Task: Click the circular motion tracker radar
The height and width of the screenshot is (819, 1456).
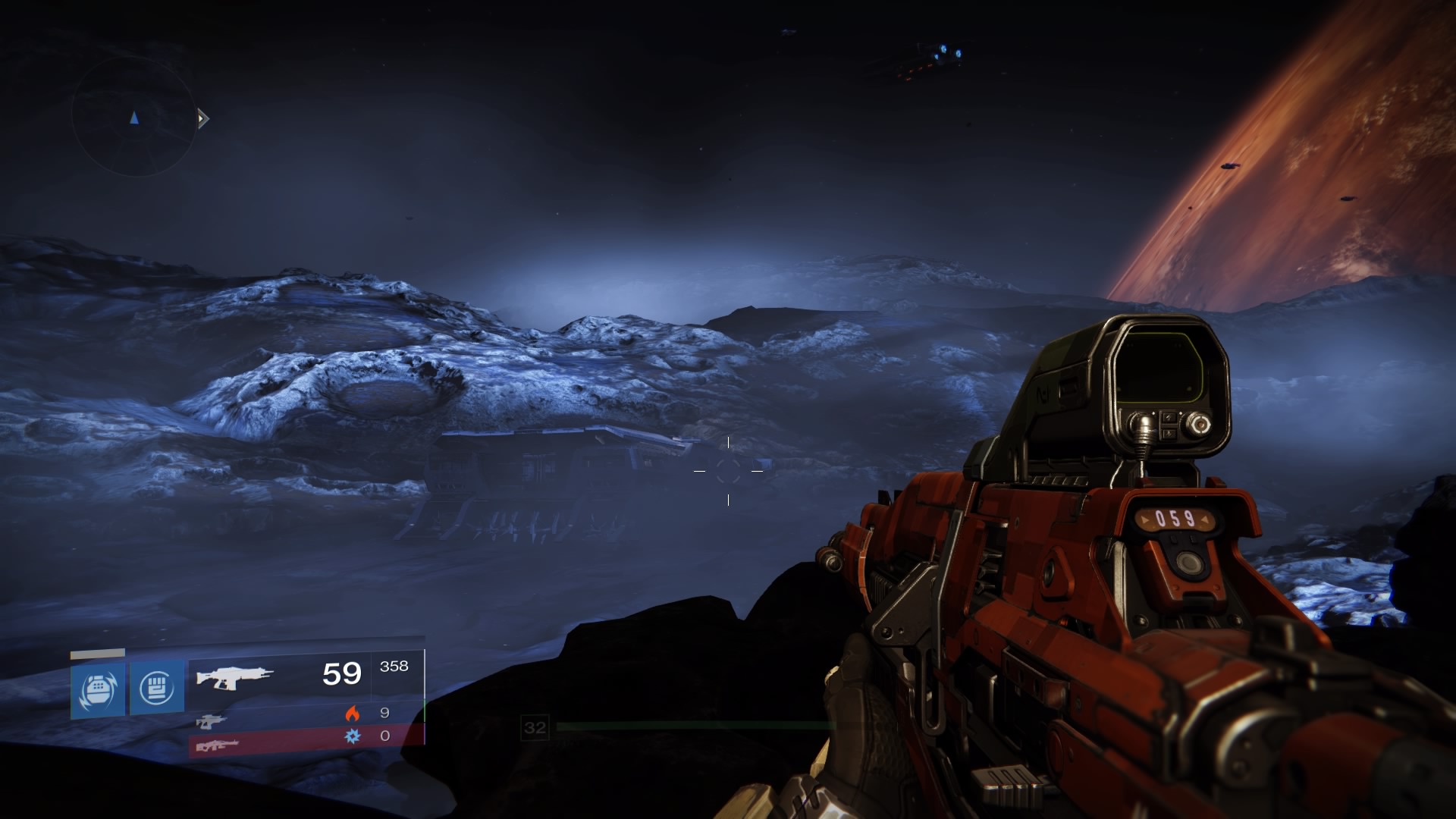Action: [134, 117]
